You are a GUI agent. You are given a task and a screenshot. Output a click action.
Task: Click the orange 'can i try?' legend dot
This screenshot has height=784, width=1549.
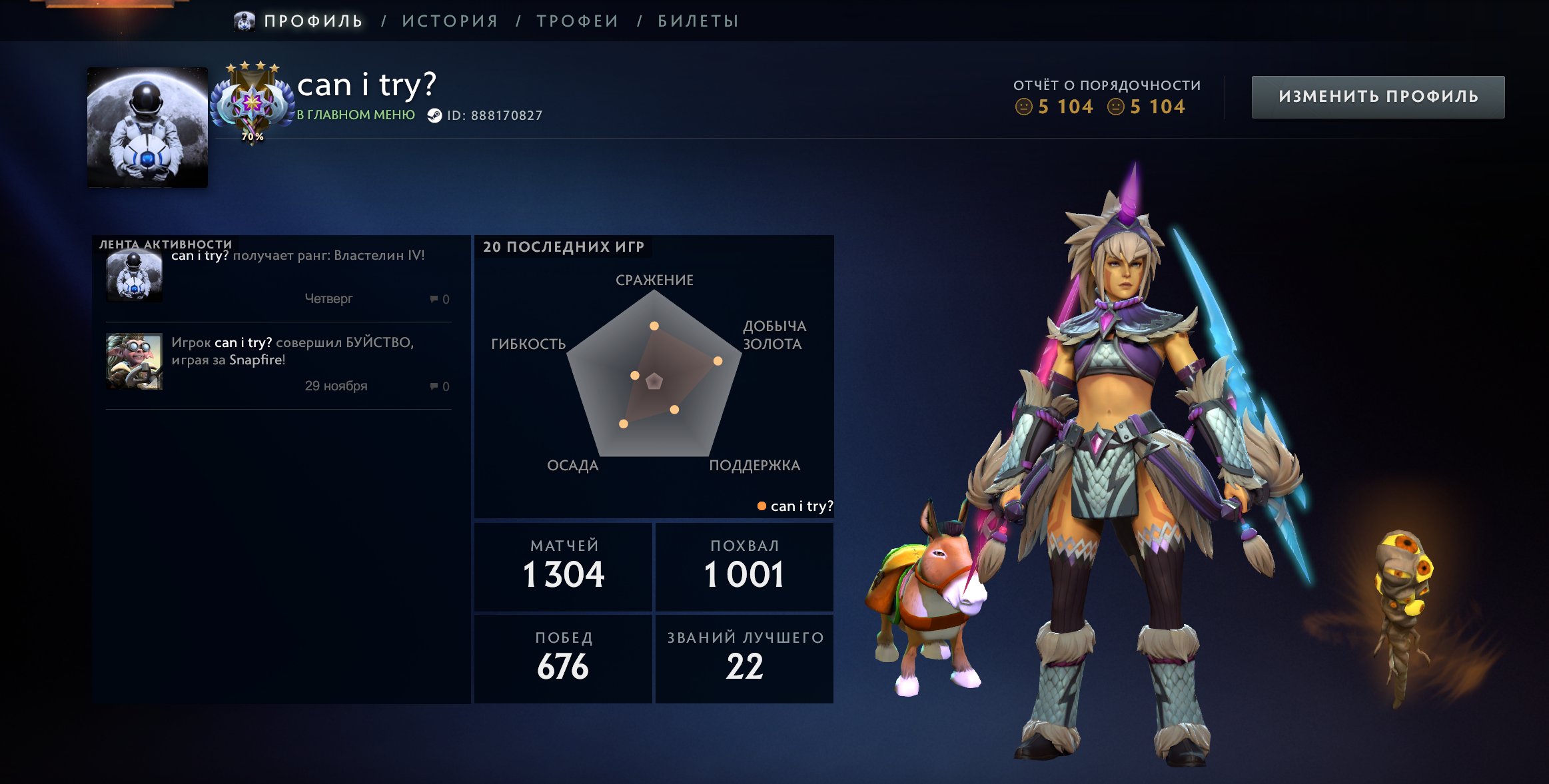[762, 507]
